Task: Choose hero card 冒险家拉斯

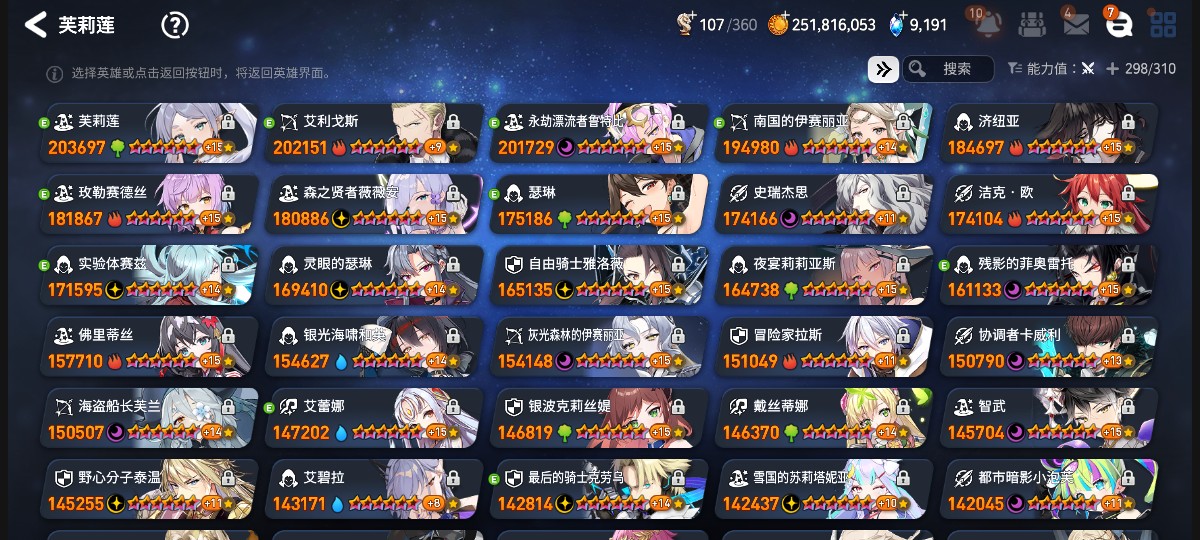Action: click(x=824, y=347)
